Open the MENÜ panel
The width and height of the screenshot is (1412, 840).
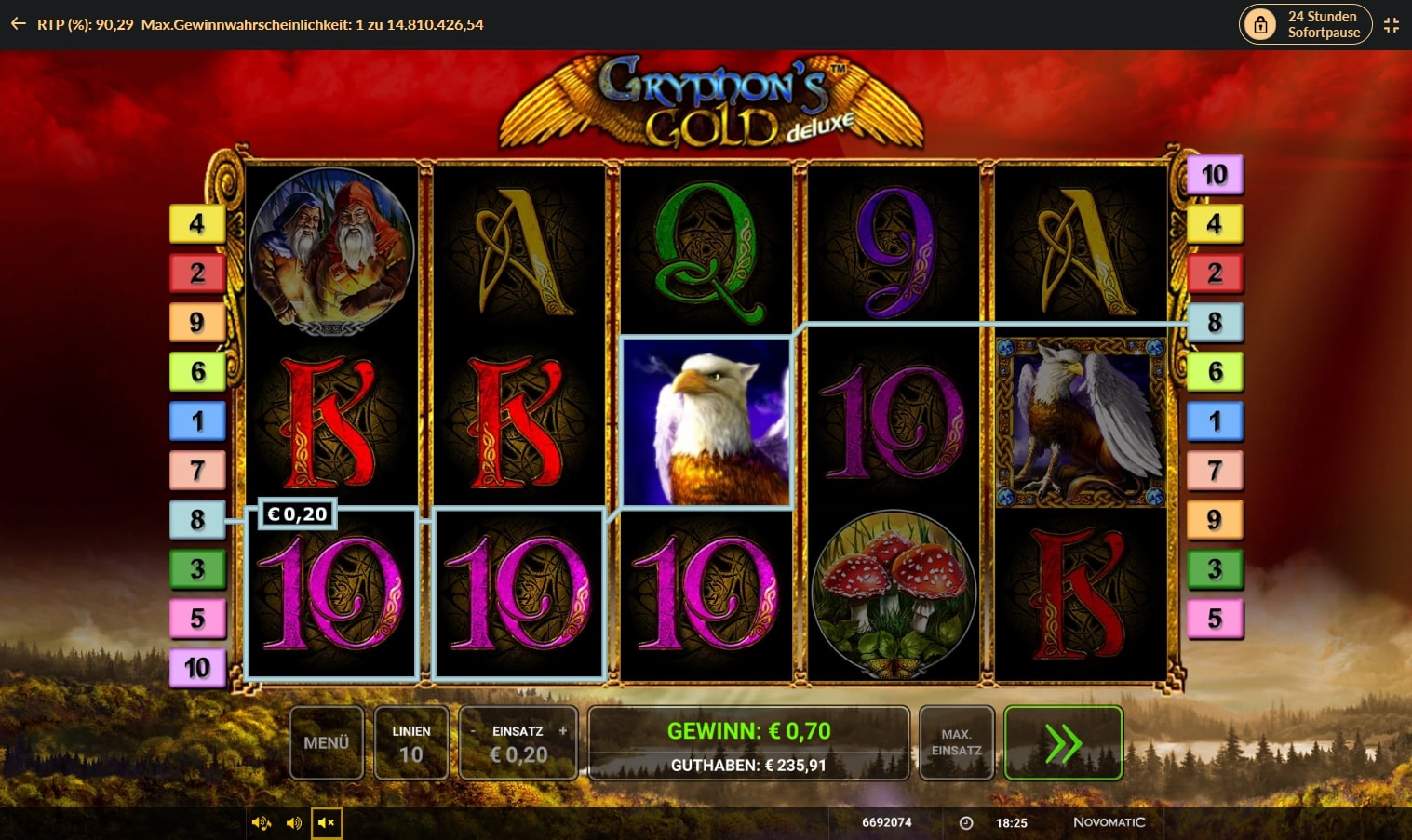327,742
